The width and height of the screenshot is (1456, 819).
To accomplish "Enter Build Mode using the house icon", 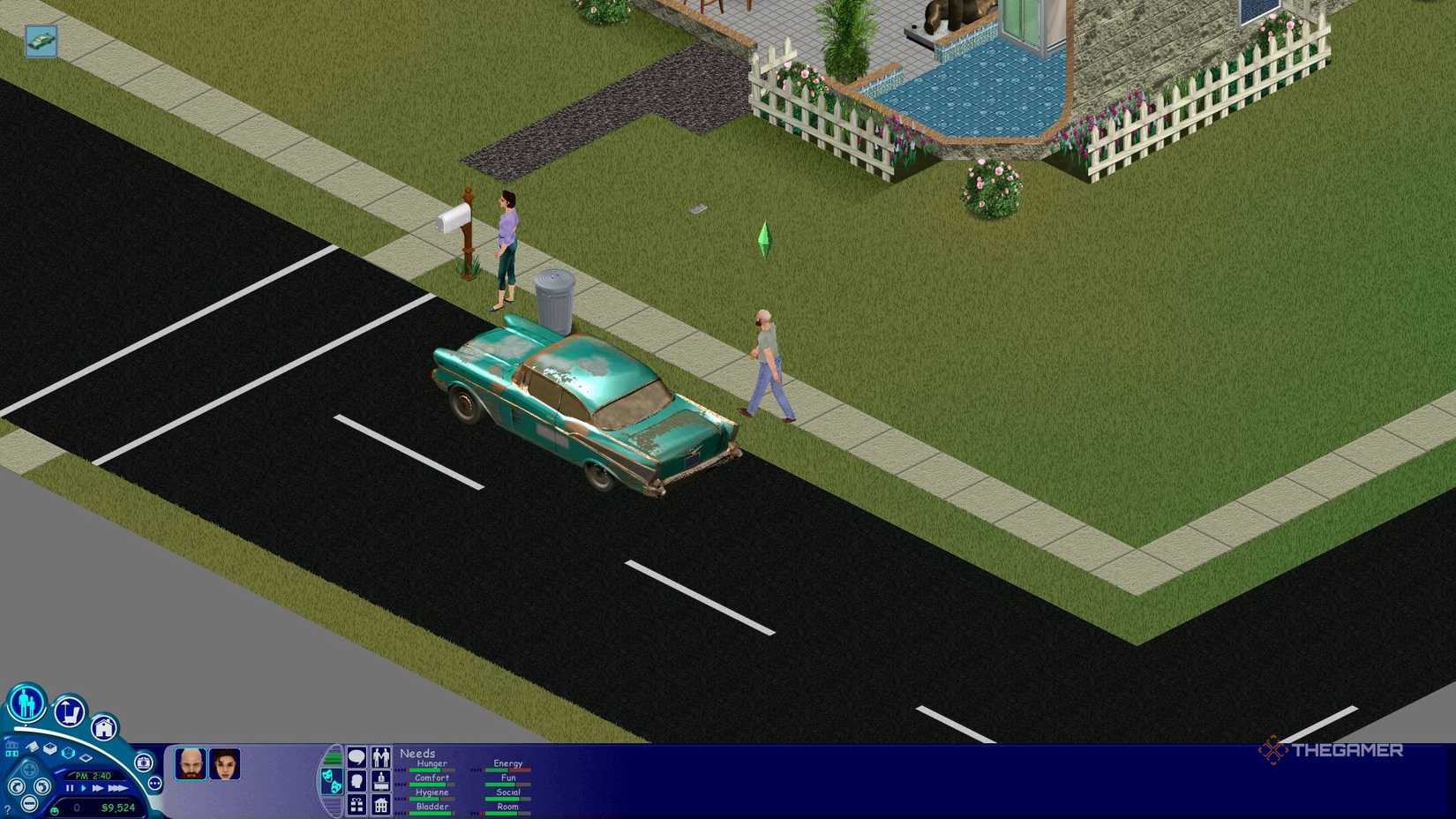I will pos(104,728).
